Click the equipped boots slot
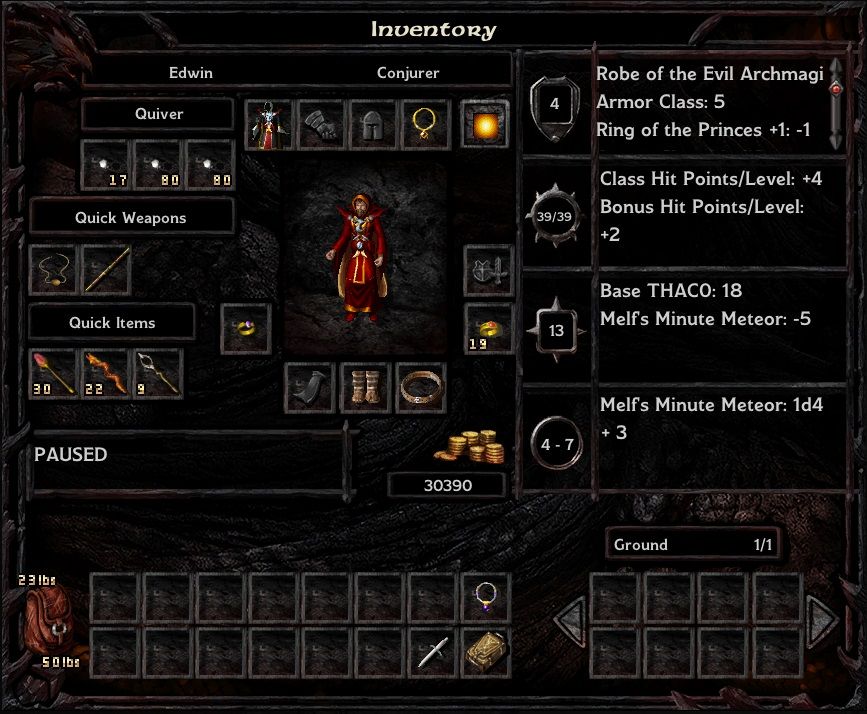This screenshot has width=867, height=714. (x=365, y=388)
